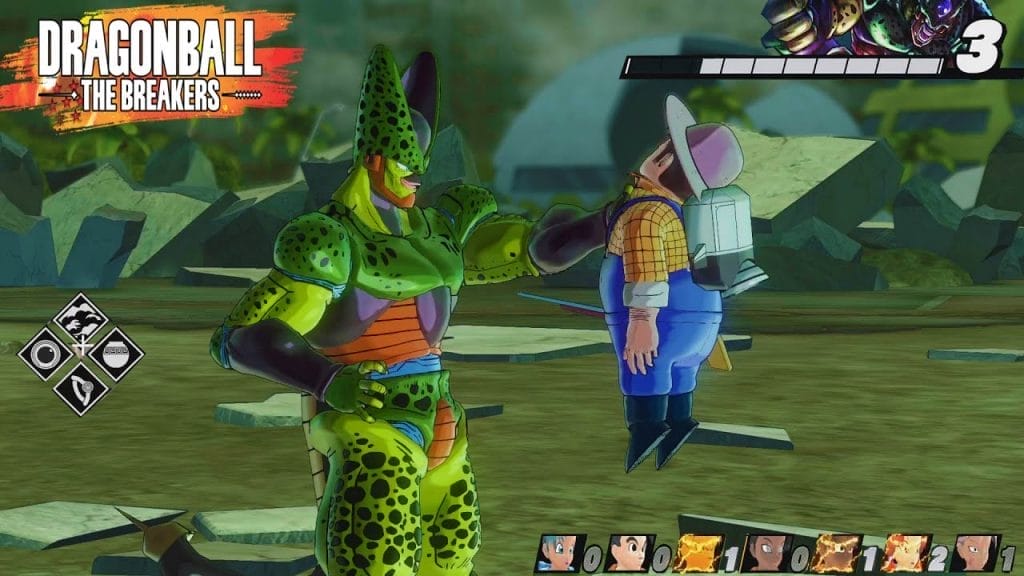Click the glowing survivor portrait showing count 2
The width and height of the screenshot is (1024, 576).
pyautogui.click(x=905, y=553)
